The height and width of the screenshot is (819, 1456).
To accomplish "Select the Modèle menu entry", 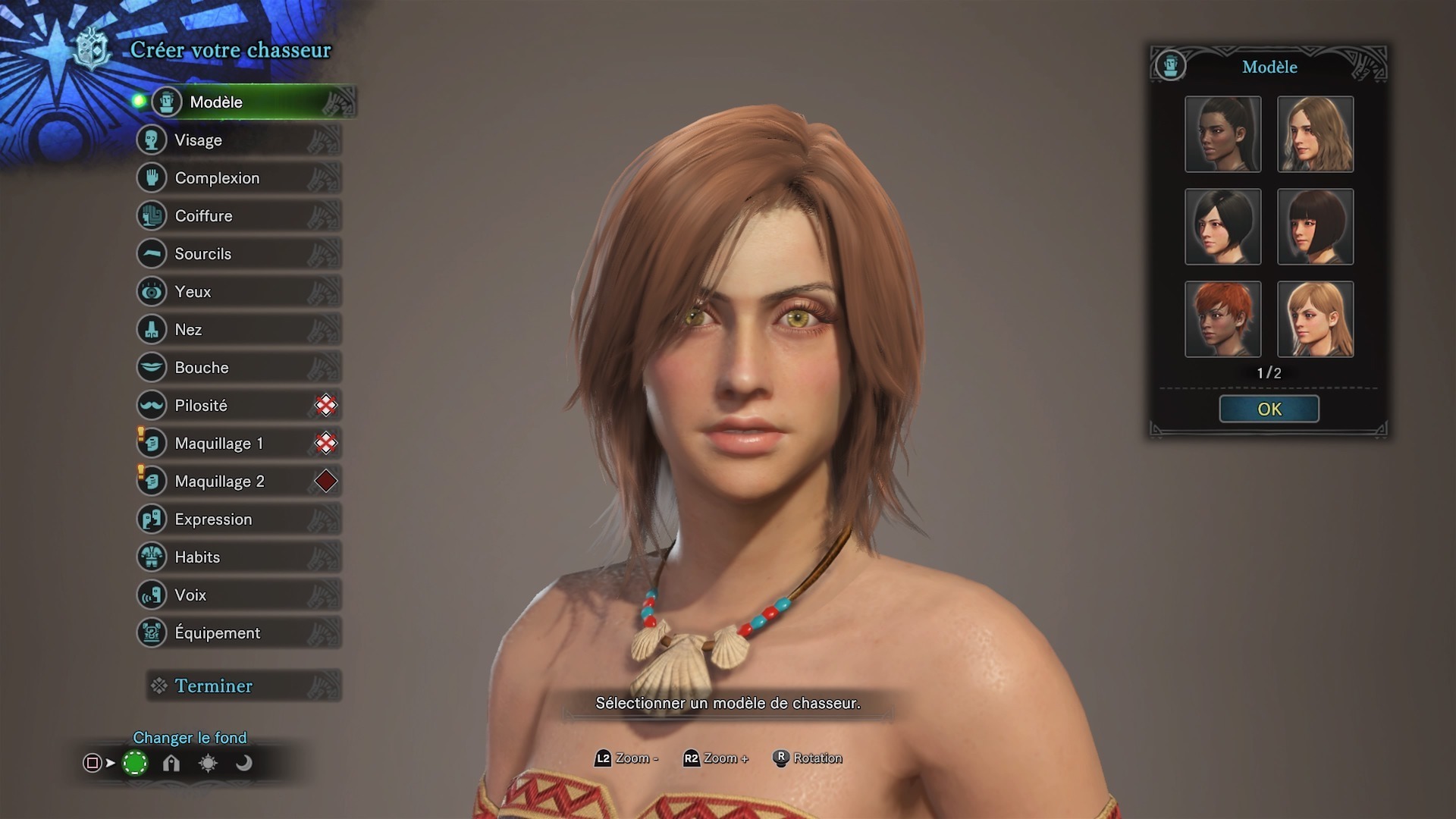I will tap(243, 102).
